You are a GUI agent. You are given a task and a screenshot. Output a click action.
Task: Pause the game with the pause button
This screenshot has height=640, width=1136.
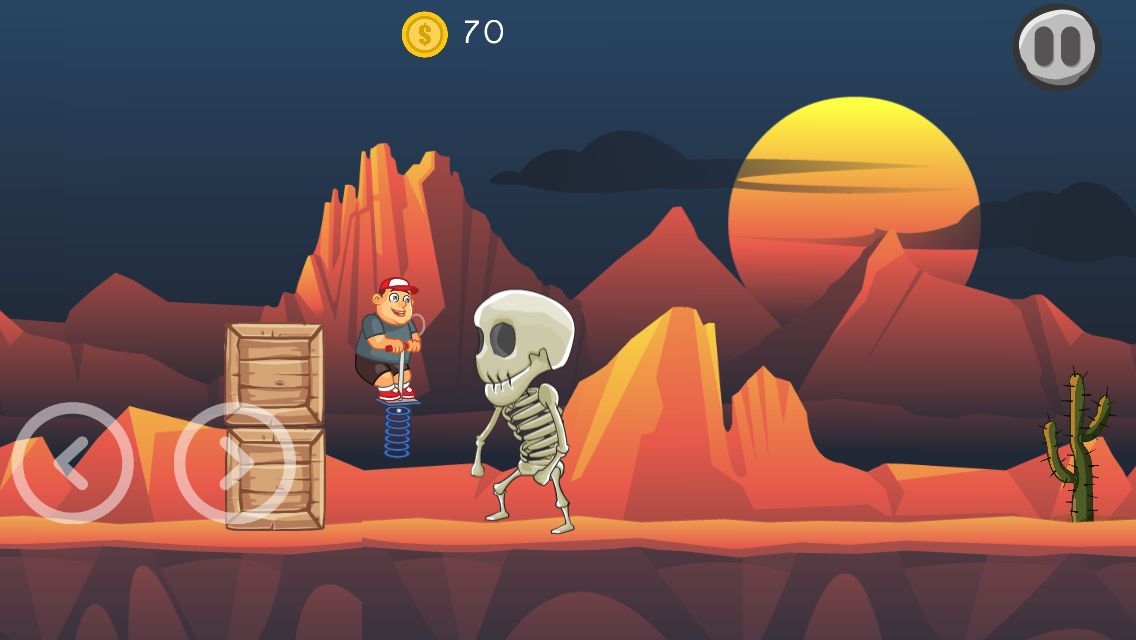pyautogui.click(x=1057, y=47)
